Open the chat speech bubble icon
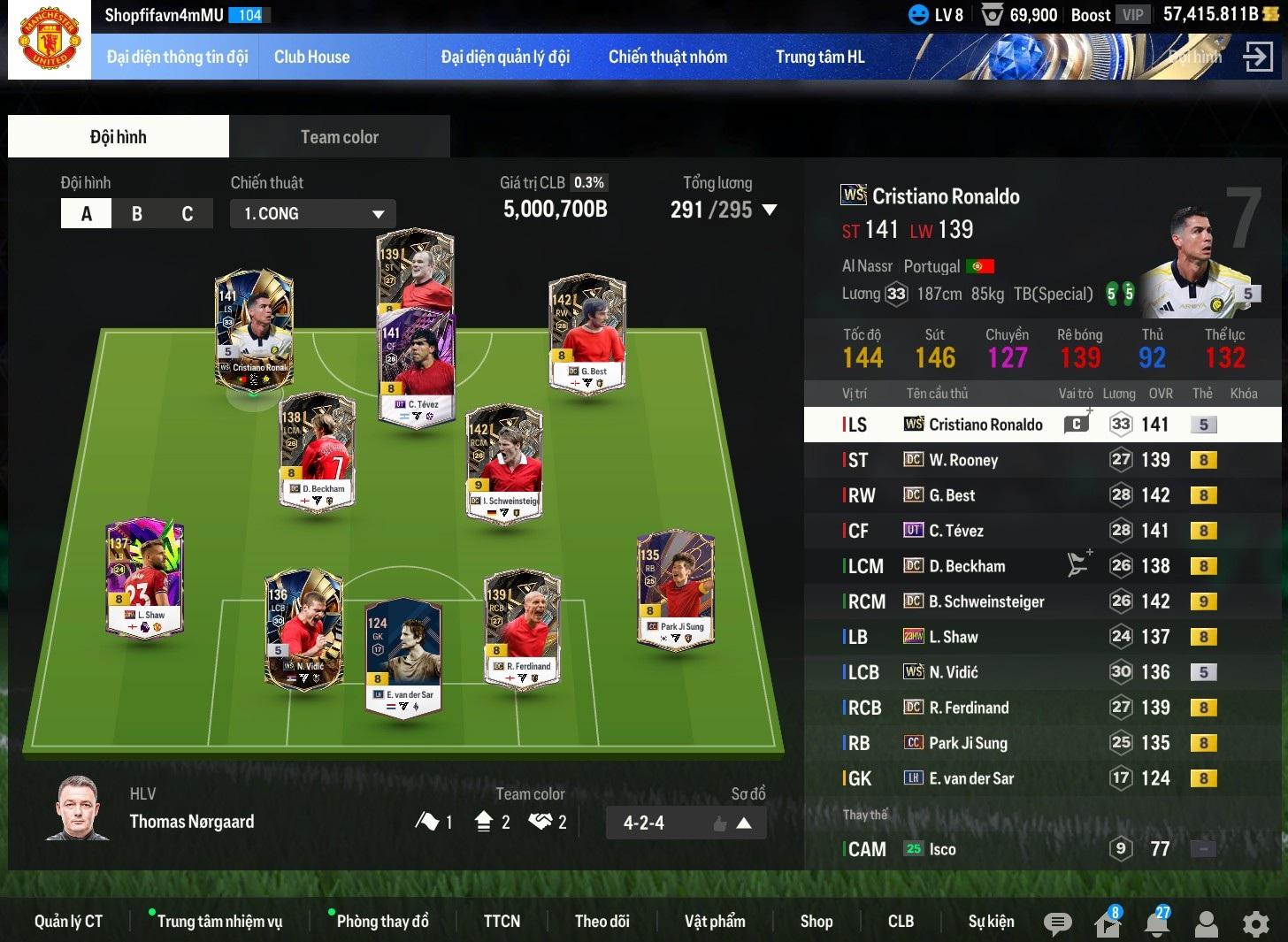 coord(1056,923)
